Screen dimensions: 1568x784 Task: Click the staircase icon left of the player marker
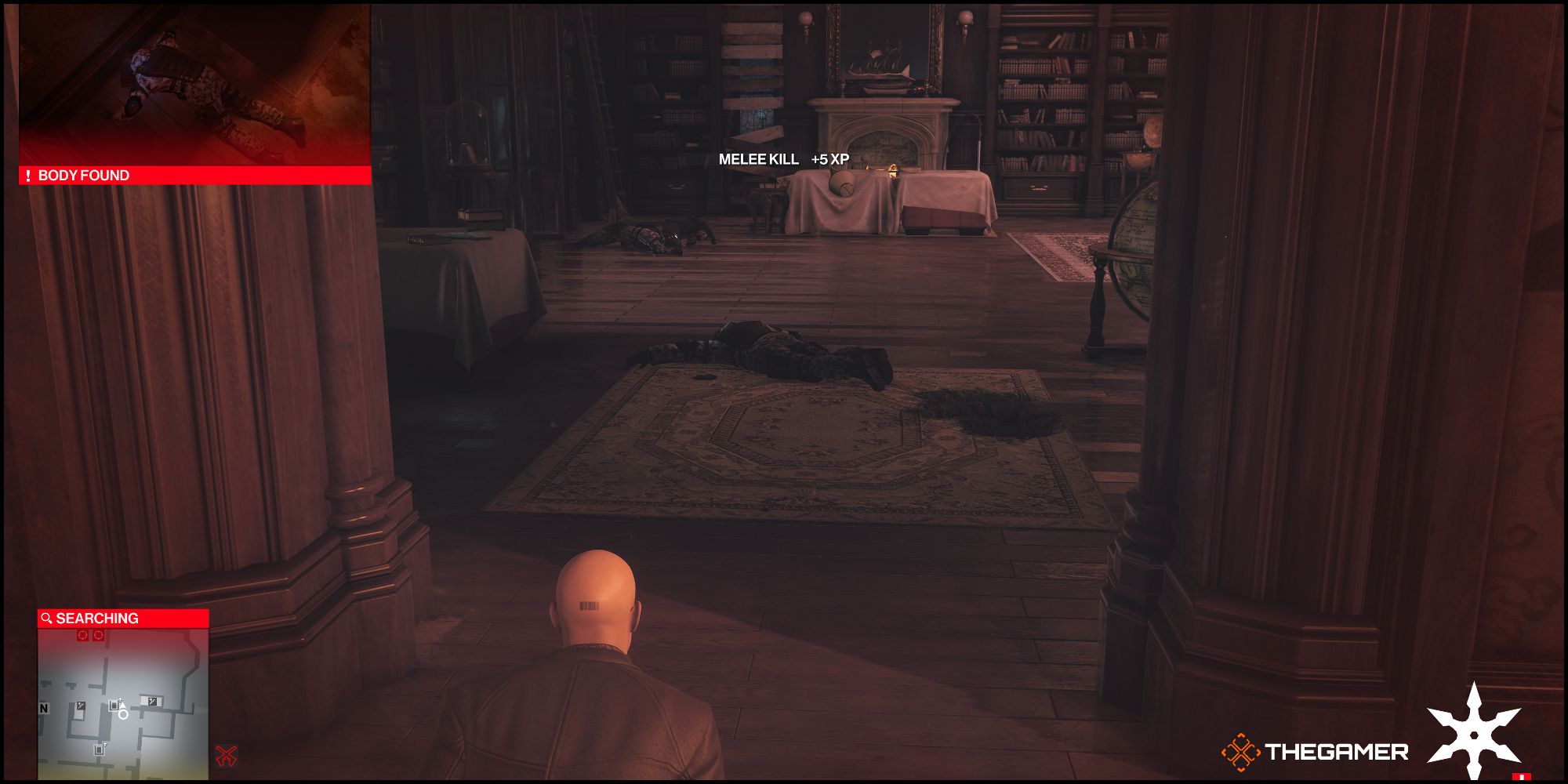tap(81, 706)
